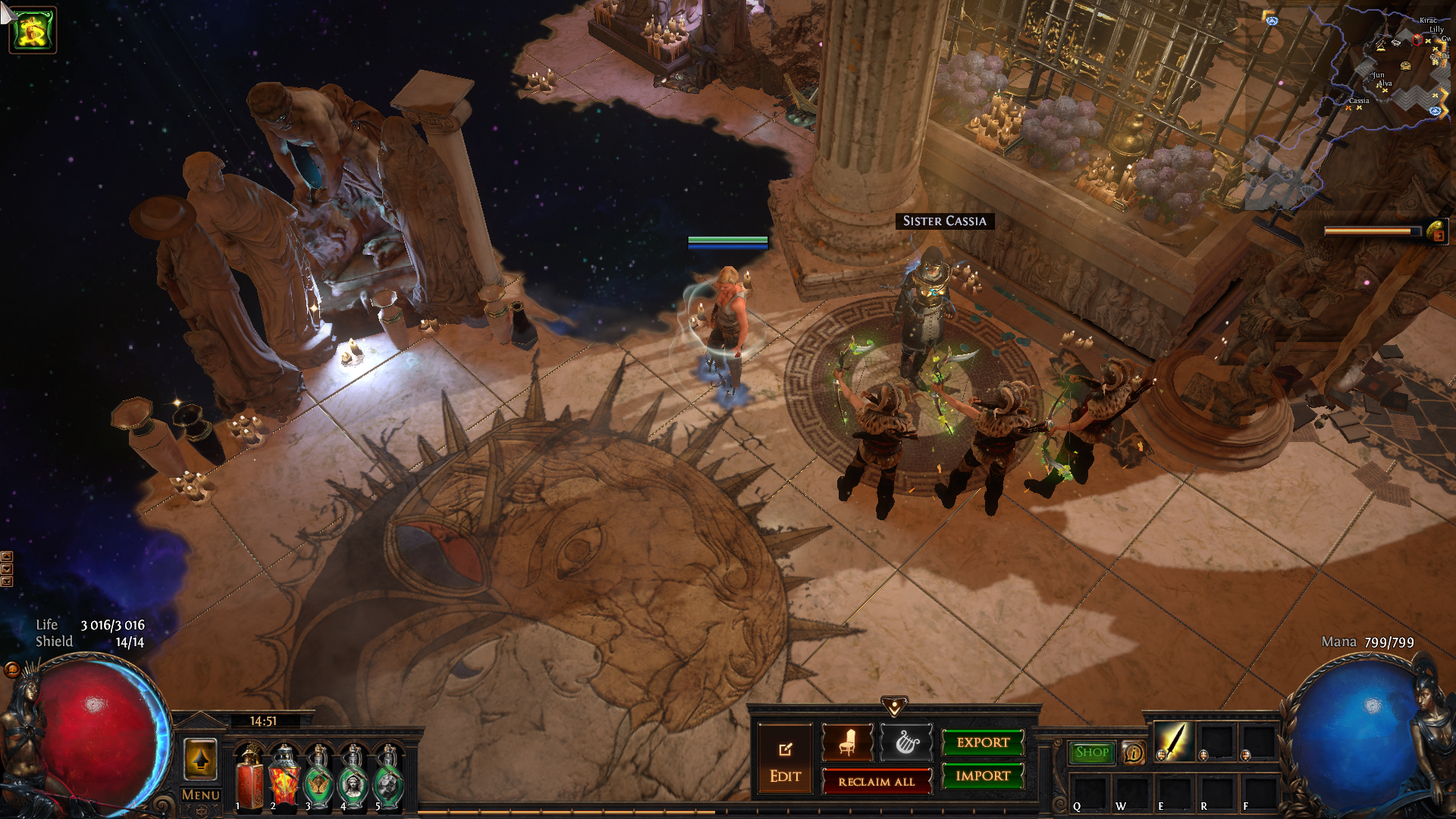Select the glowing sword skill slot

pyautogui.click(x=1173, y=741)
